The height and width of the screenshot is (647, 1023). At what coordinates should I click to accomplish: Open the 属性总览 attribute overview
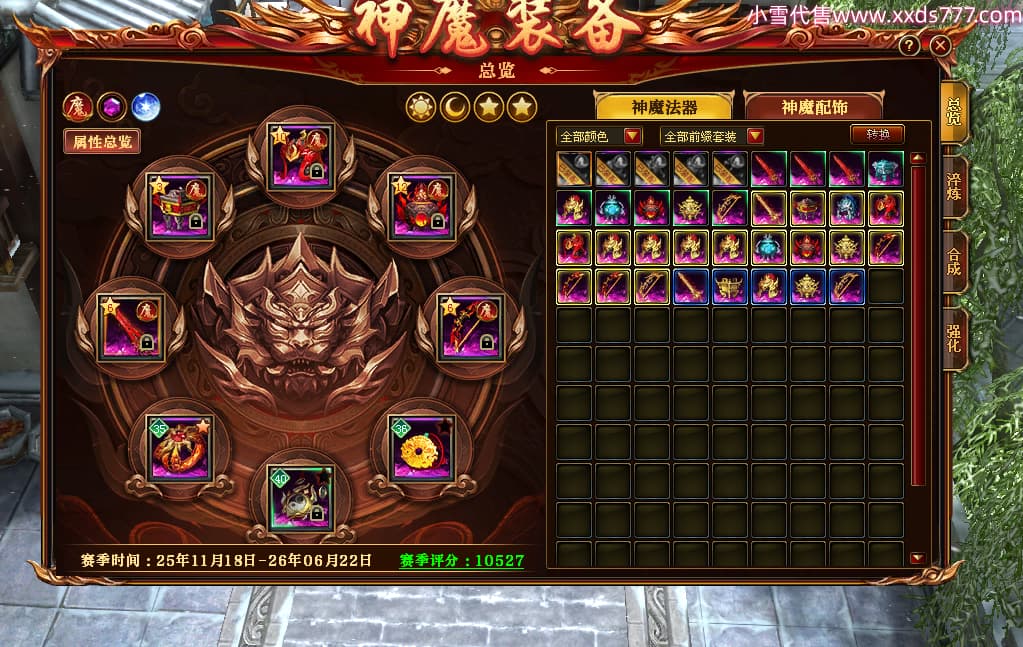tap(101, 141)
